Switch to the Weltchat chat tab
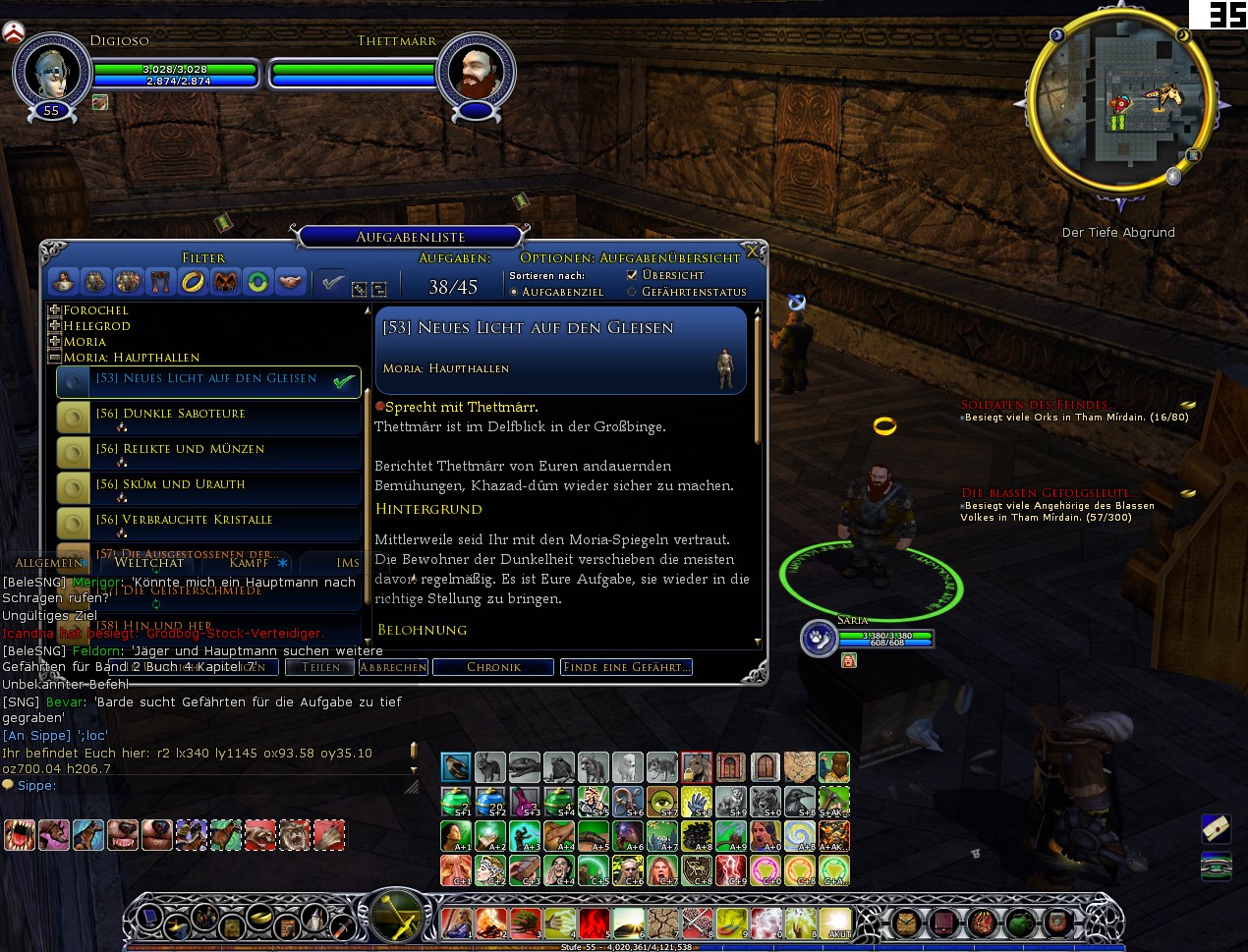 coord(149,562)
